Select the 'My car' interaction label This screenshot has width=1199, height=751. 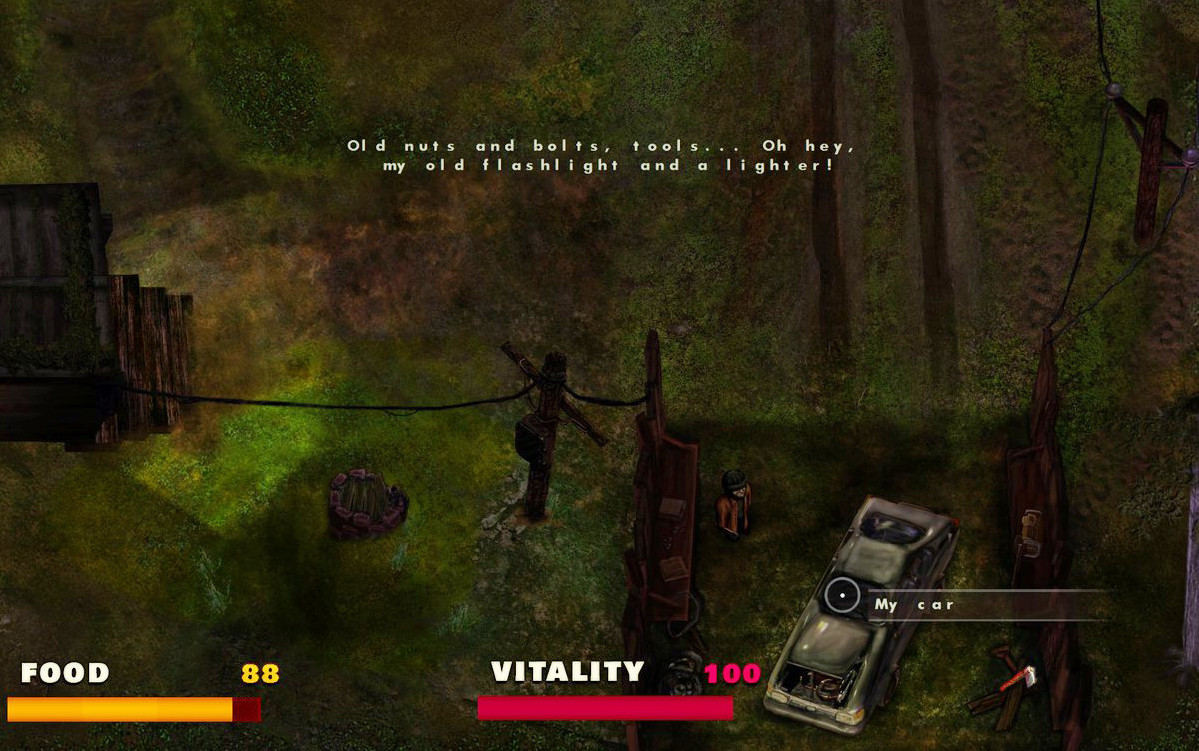click(914, 604)
